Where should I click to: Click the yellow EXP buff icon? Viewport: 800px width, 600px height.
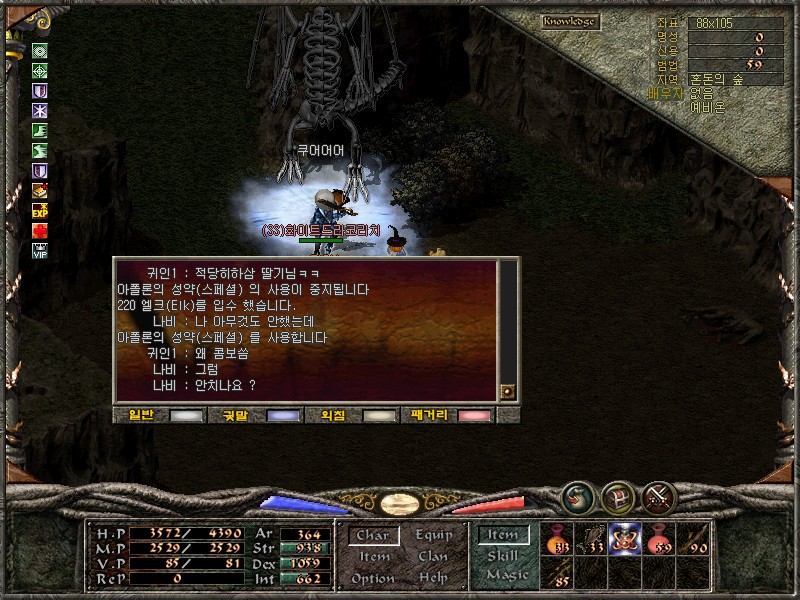coord(40,211)
